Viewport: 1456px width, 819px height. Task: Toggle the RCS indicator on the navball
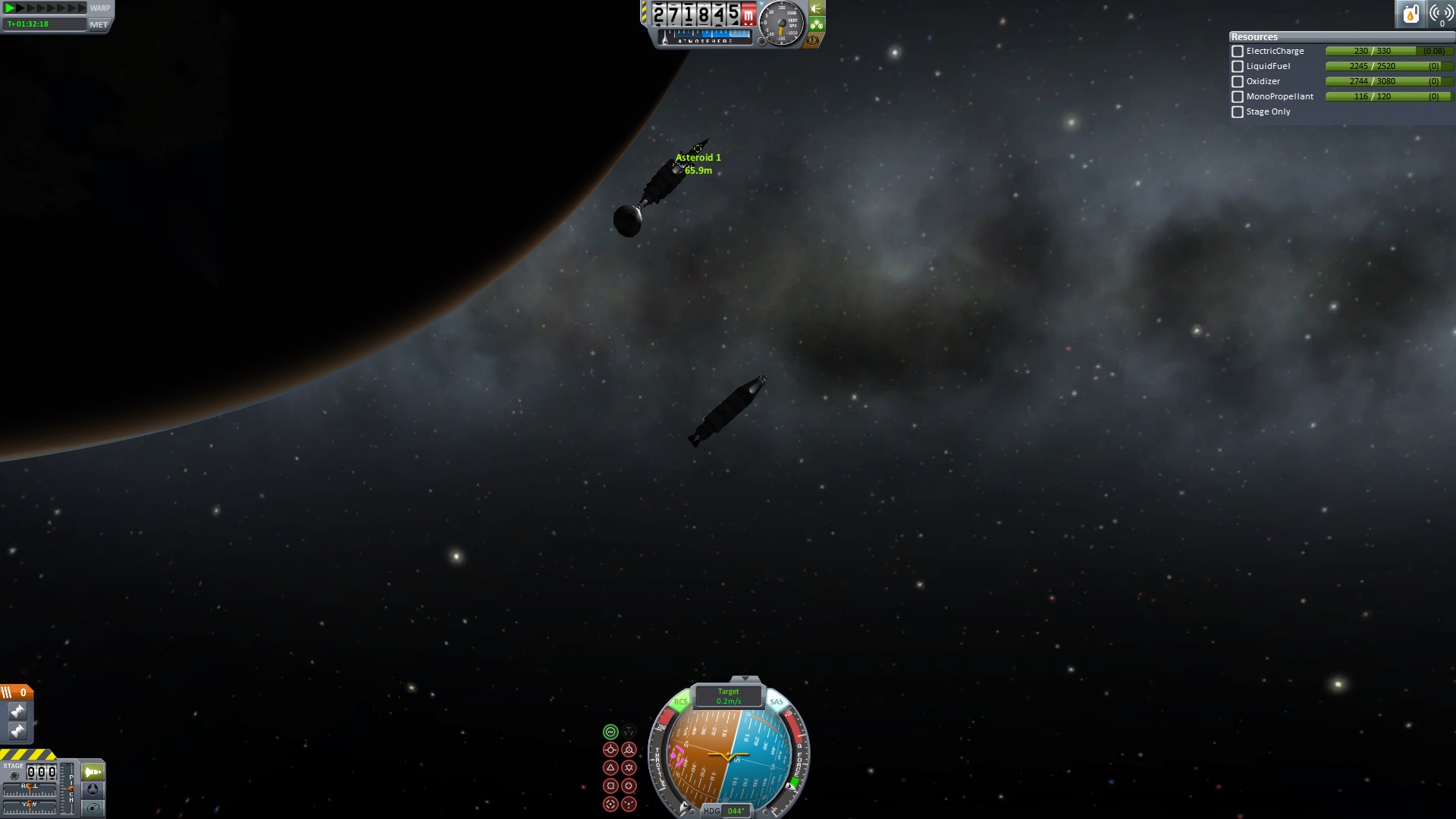680,702
